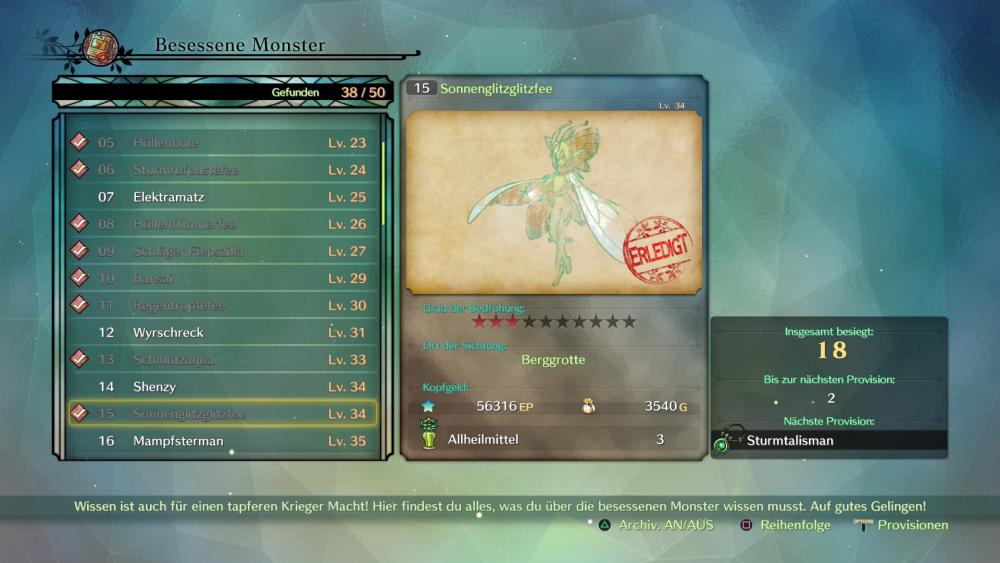Select the Allheilmittel reward item
This screenshot has width=1000, height=563.
(553, 439)
